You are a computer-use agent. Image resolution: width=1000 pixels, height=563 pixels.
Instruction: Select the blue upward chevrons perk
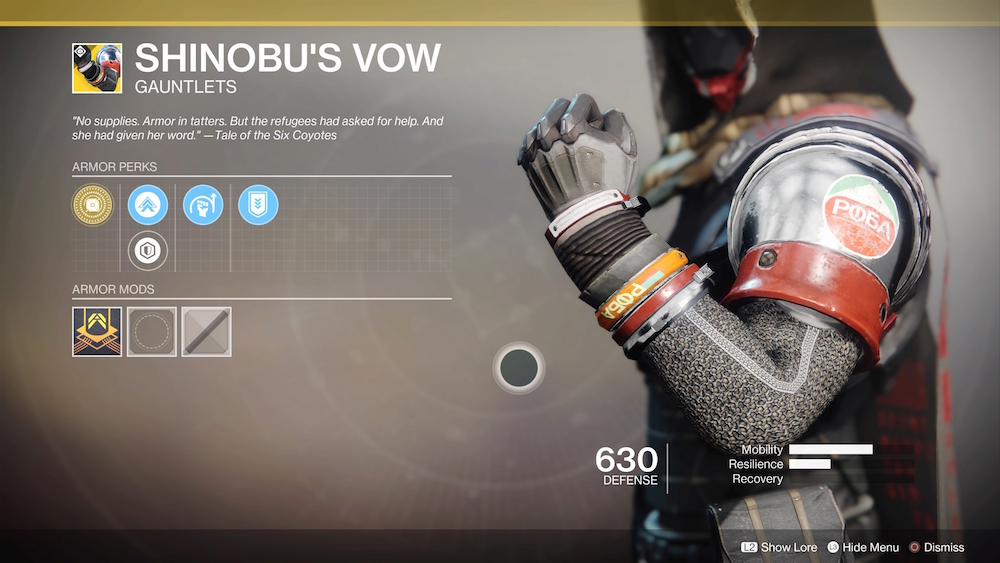tap(148, 205)
